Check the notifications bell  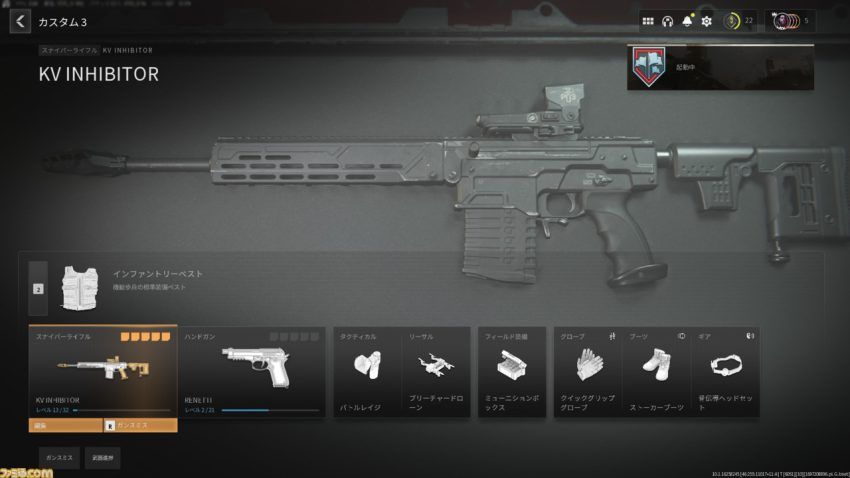(x=687, y=21)
